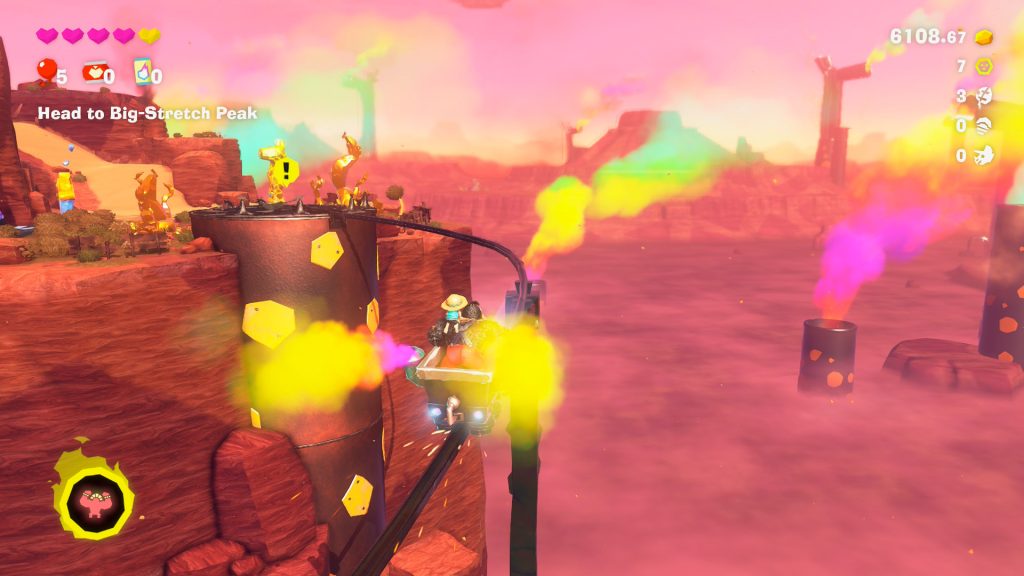This screenshot has width=1024, height=576.
Task: Click the red balloon item icon
Action: point(46,70)
